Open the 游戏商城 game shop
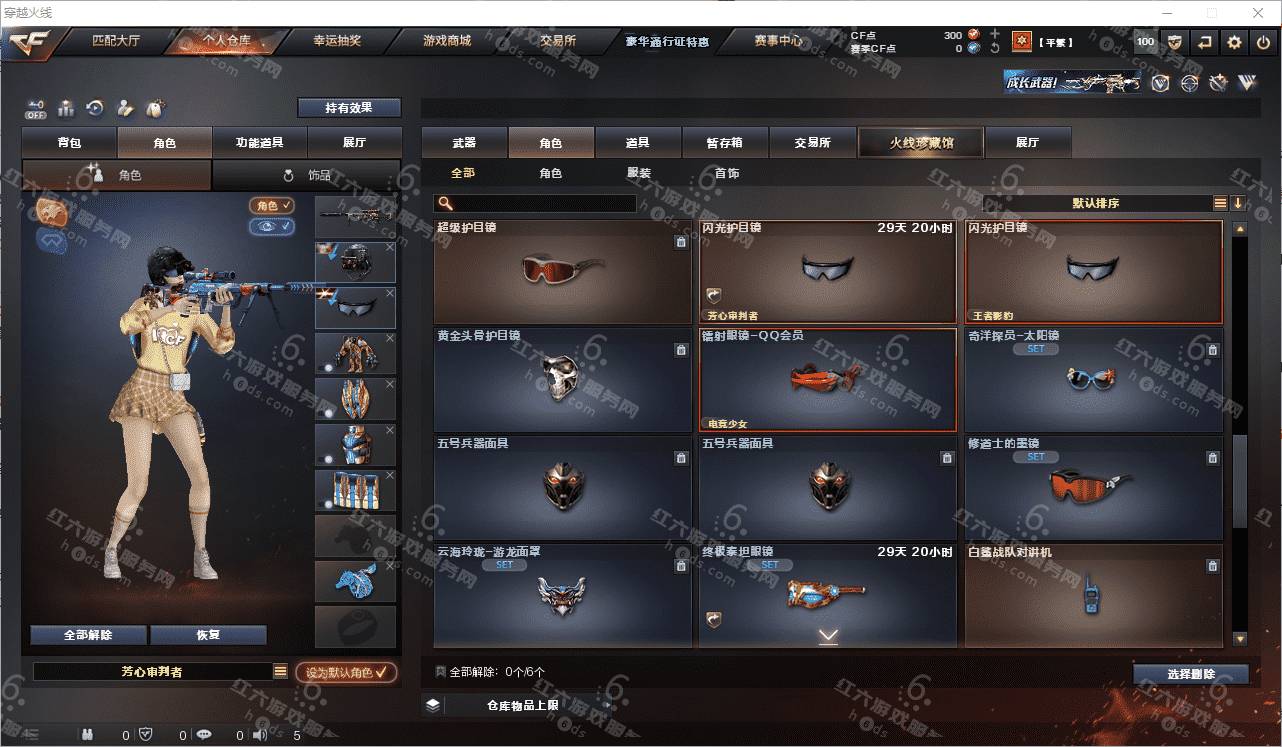This screenshot has width=1282, height=747. [446, 42]
